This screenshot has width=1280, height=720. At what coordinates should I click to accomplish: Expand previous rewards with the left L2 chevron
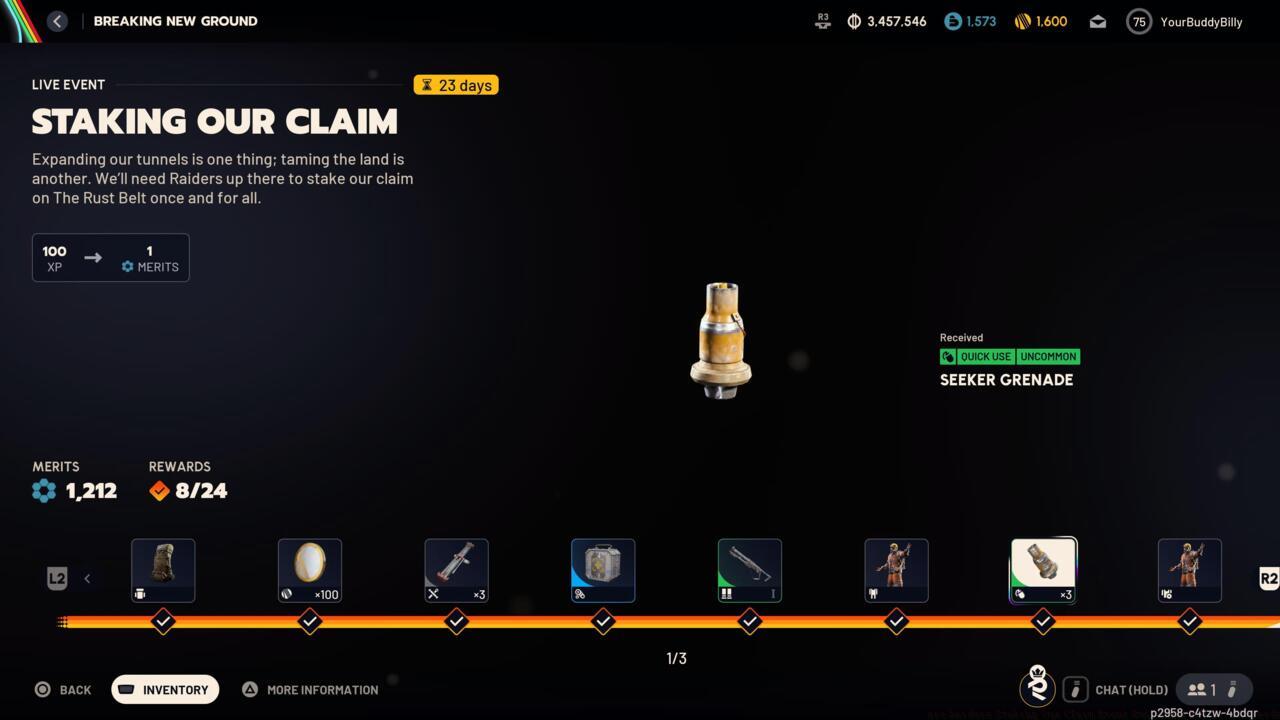(x=86, y=578)
